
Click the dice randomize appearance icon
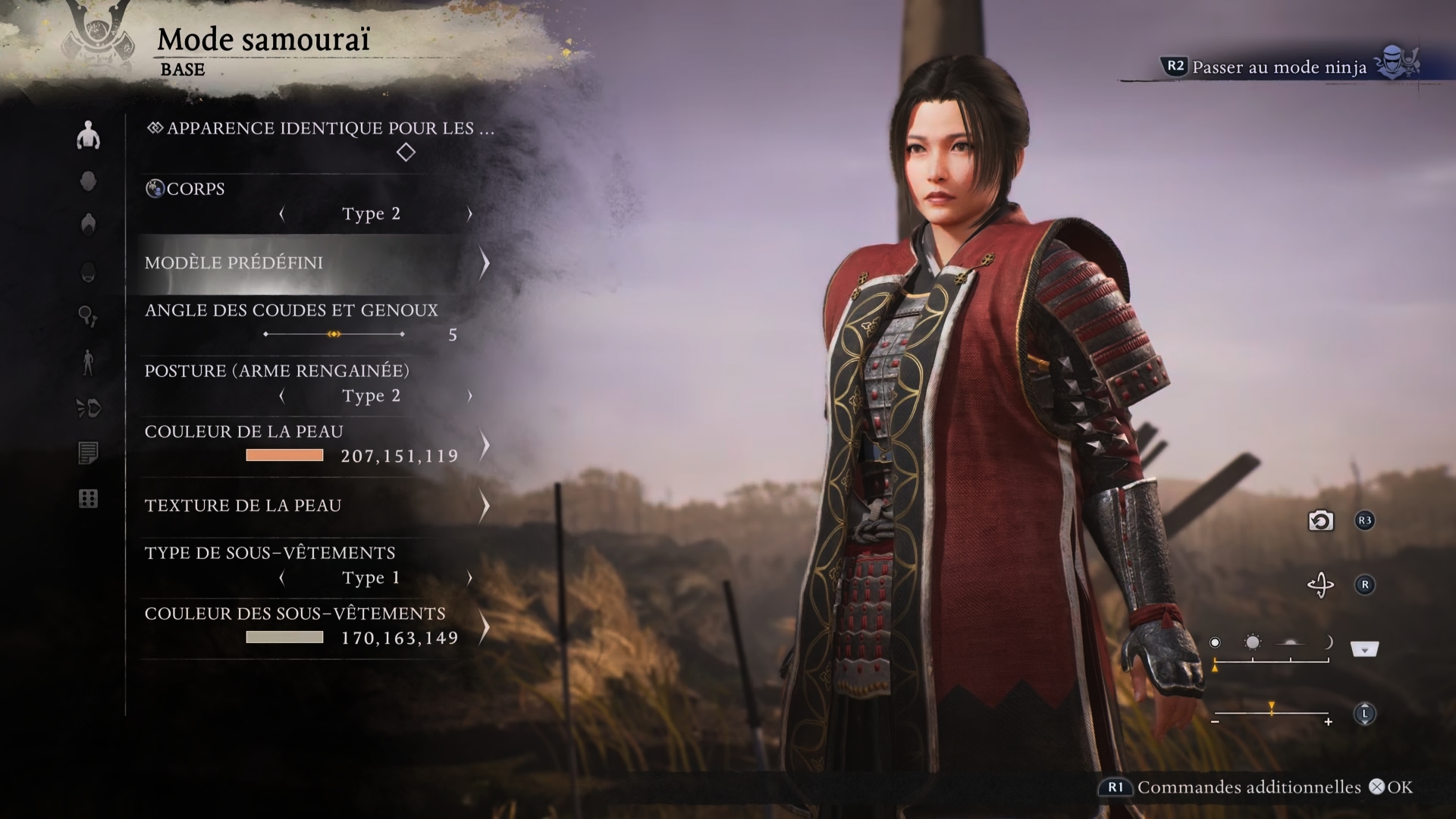coord(89,499)
